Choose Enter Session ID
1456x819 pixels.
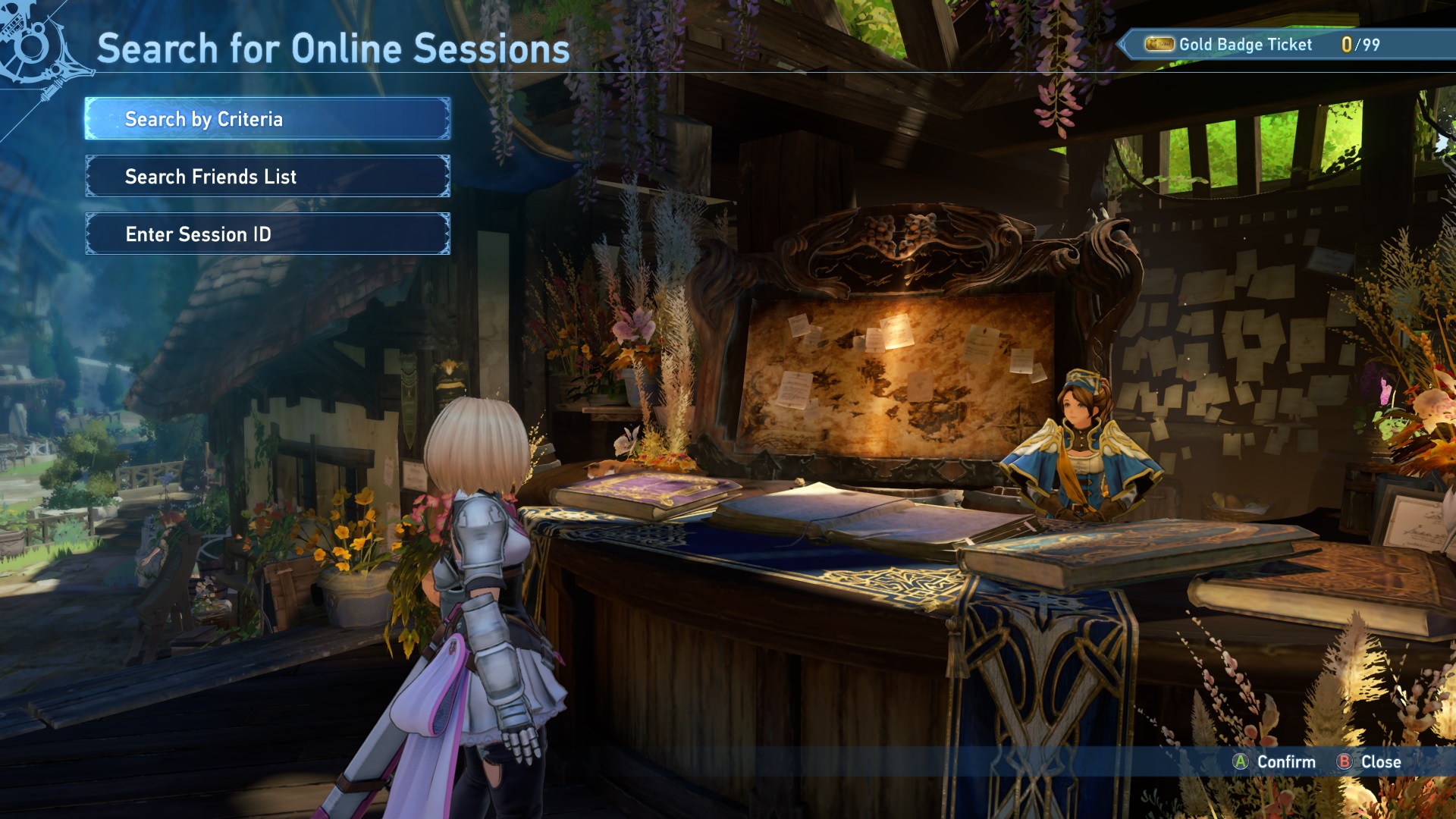click(x=267, y=234)
